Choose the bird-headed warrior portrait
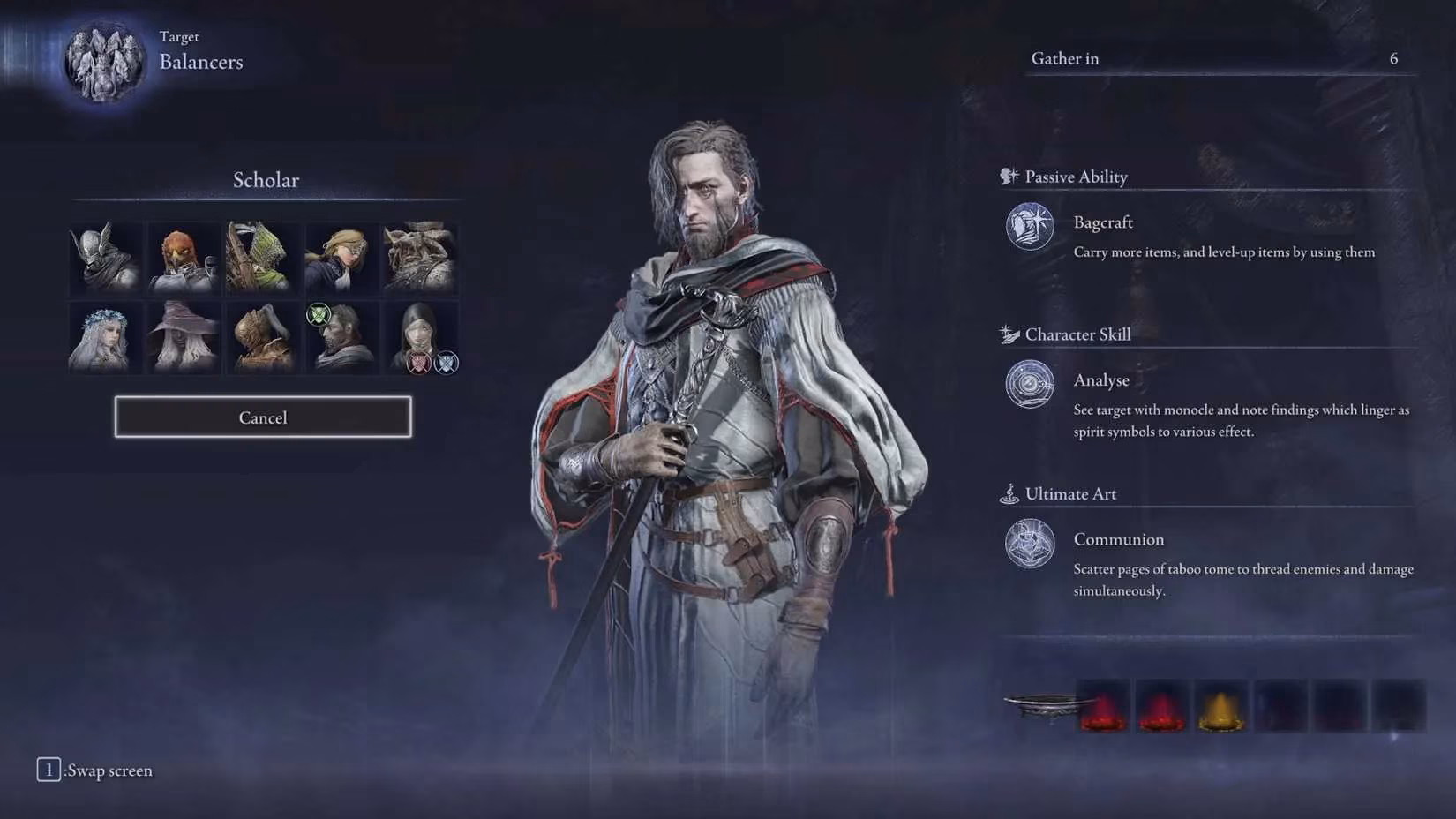Image resolution: width=1456 pixels, height=819 pixels. click(x=182, y=257)
